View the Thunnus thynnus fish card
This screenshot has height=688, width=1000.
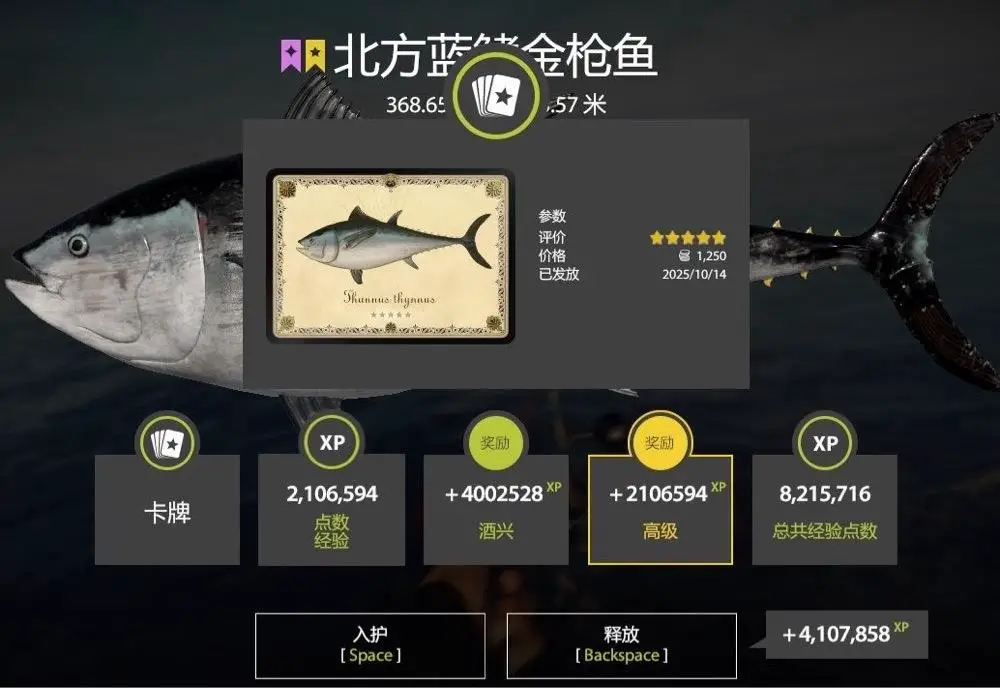tap(391, 256)
